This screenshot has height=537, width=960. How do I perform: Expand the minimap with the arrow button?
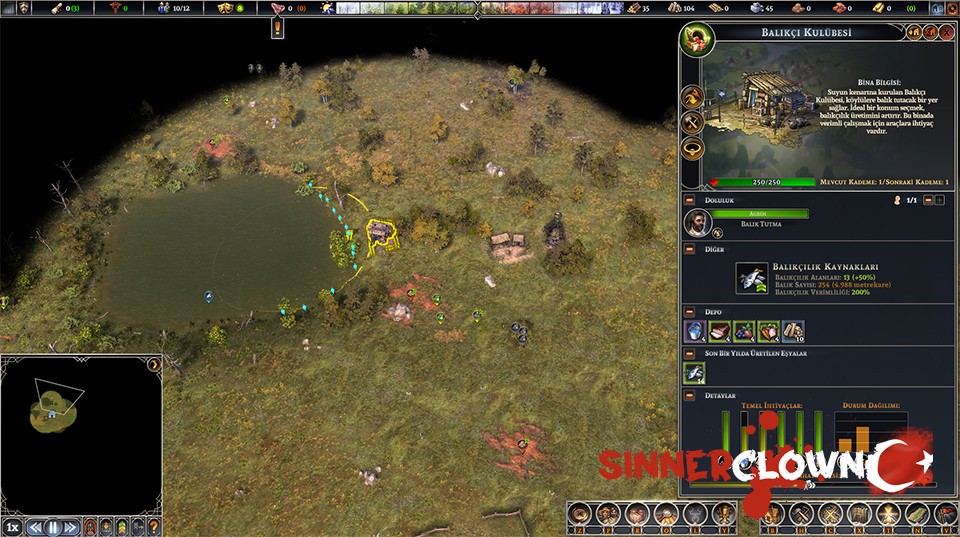[x=154, y=365]
